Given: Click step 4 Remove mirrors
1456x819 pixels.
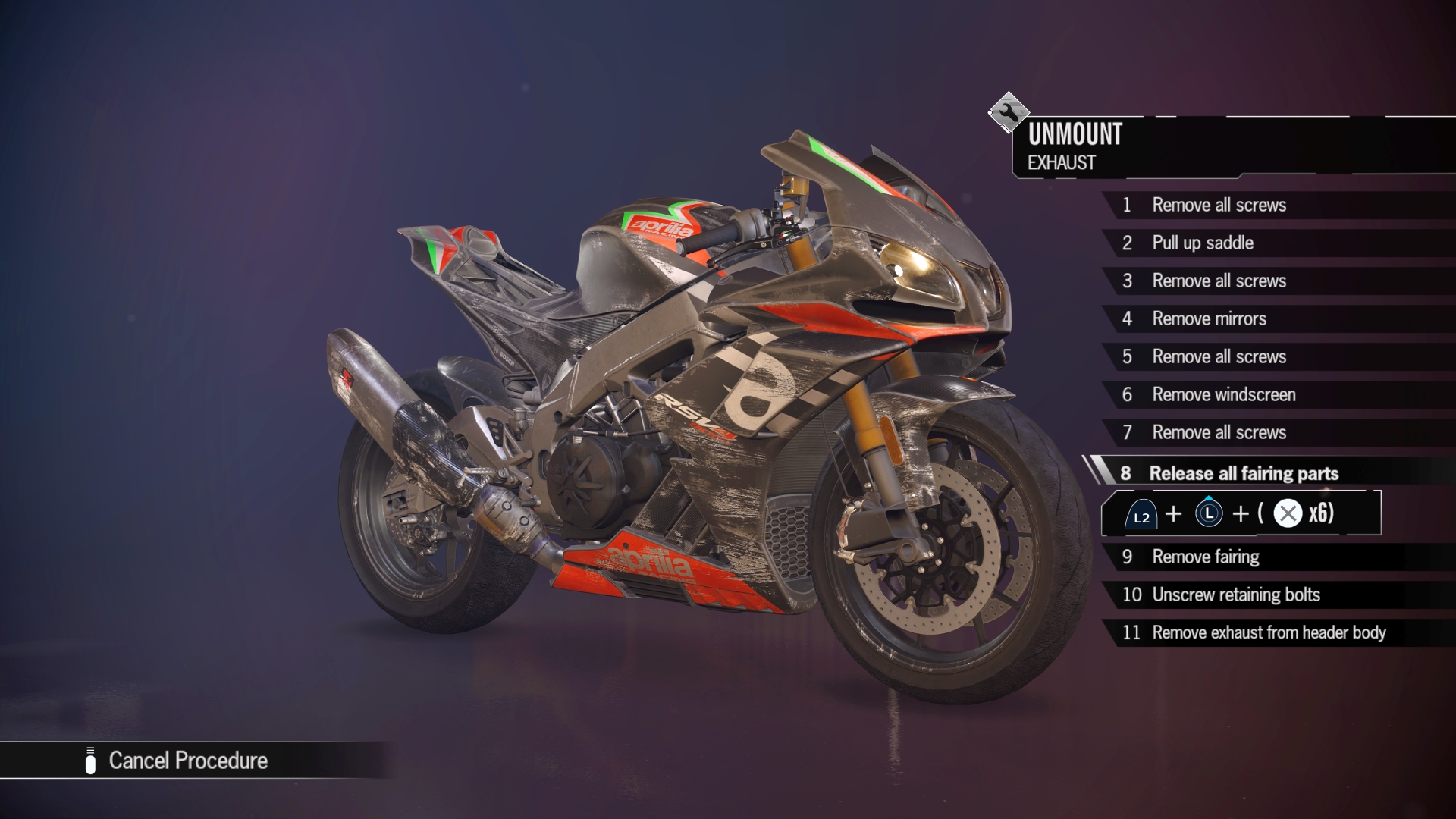Looking at the screenshot, I should pos(1210,318).
